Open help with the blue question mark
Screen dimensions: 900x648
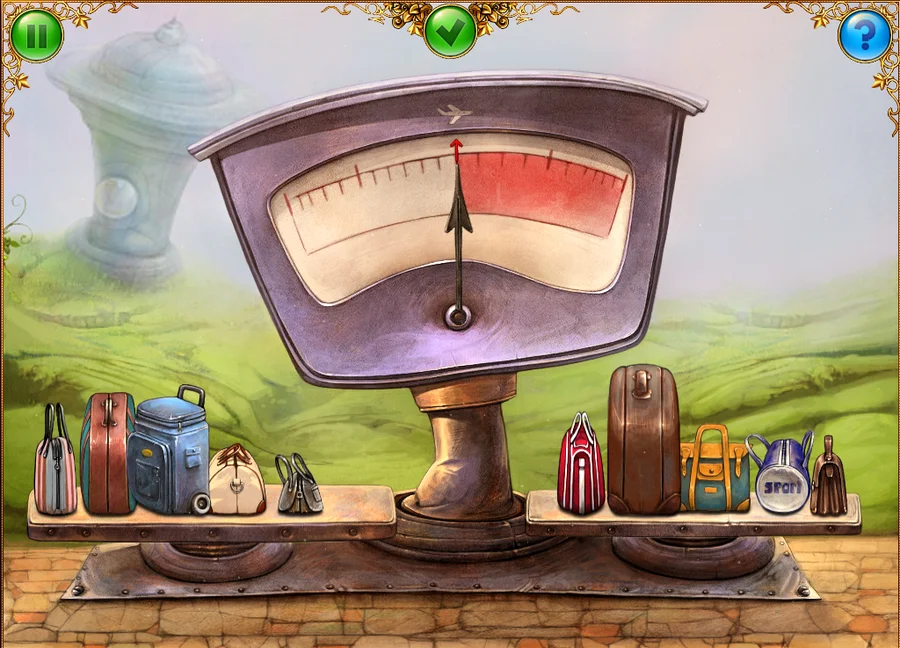click(863, 36)
